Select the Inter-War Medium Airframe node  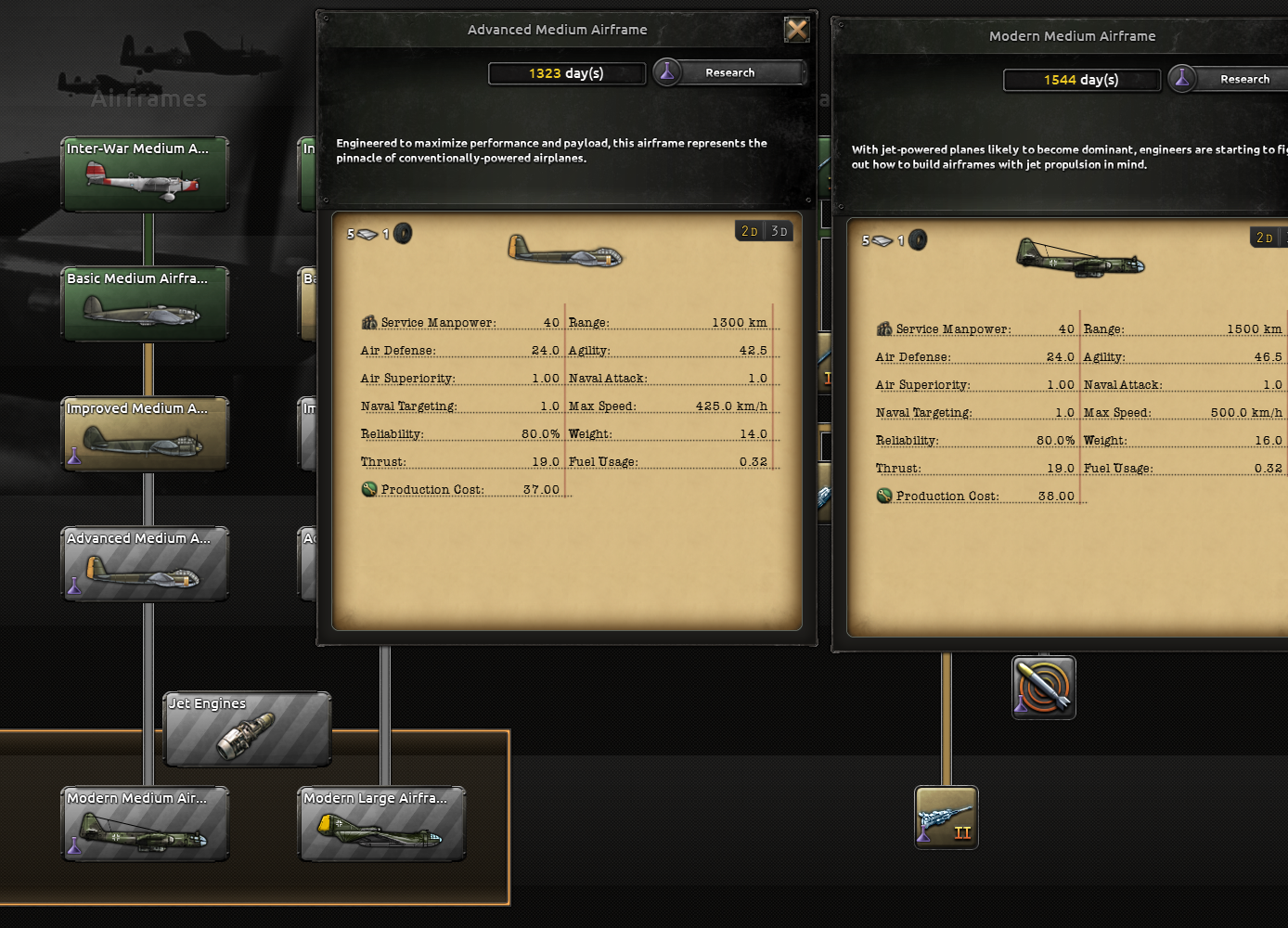[x=144, y=174]
